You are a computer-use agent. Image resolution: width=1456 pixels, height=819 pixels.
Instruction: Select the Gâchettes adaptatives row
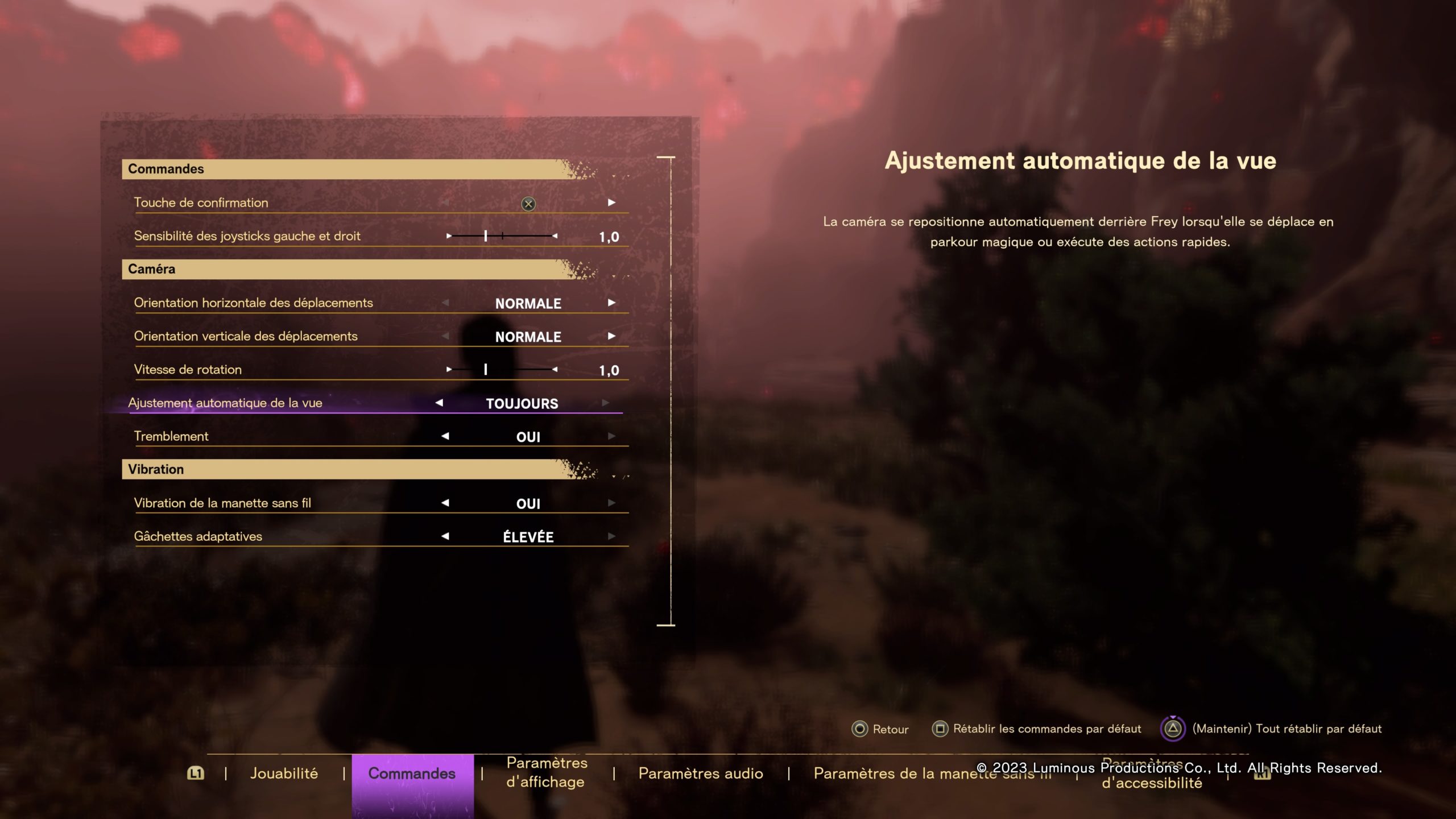(x=198, y=536)
